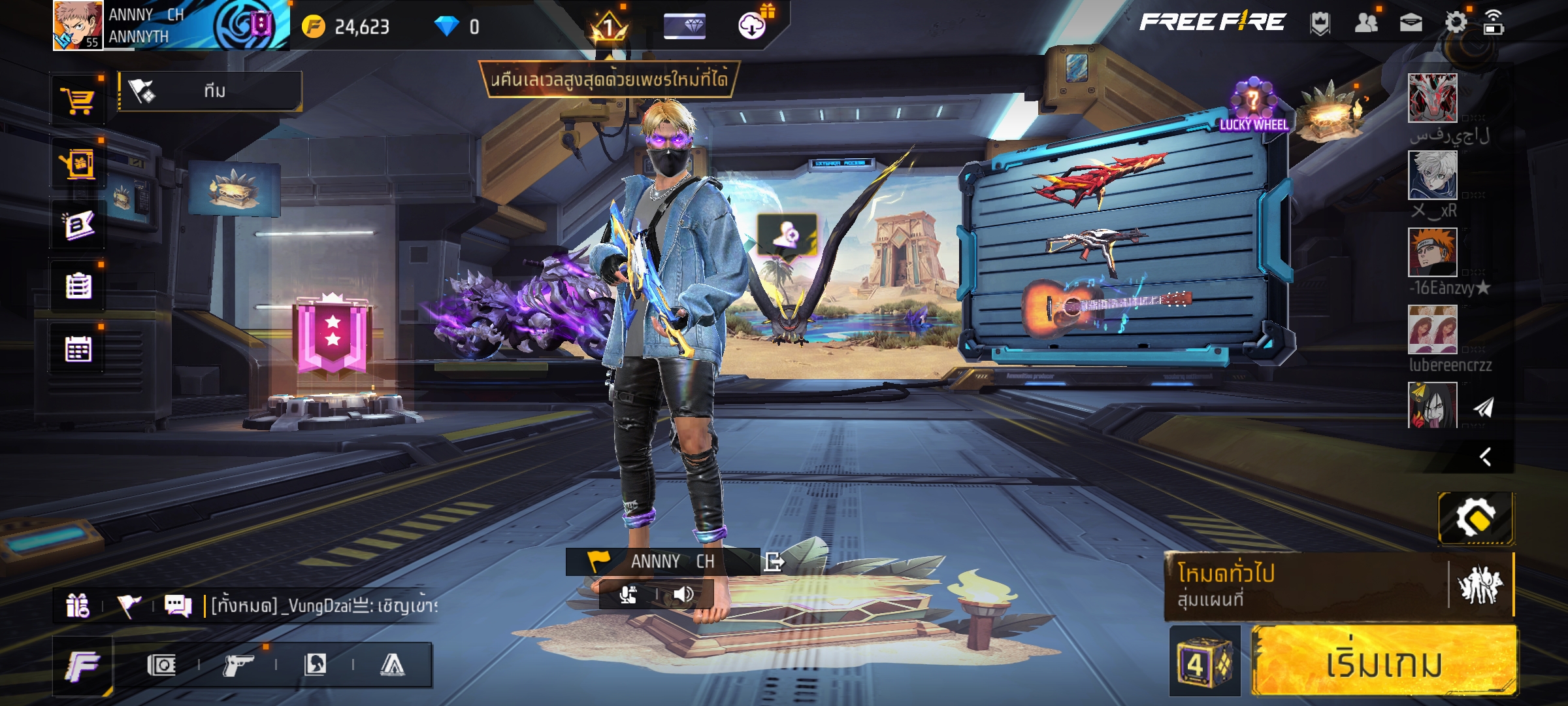The width and height of the screenshot is (1568, 706).
Task: Open the diamond top-up counter
Action: pyautogui.click(x=457, y=27)
